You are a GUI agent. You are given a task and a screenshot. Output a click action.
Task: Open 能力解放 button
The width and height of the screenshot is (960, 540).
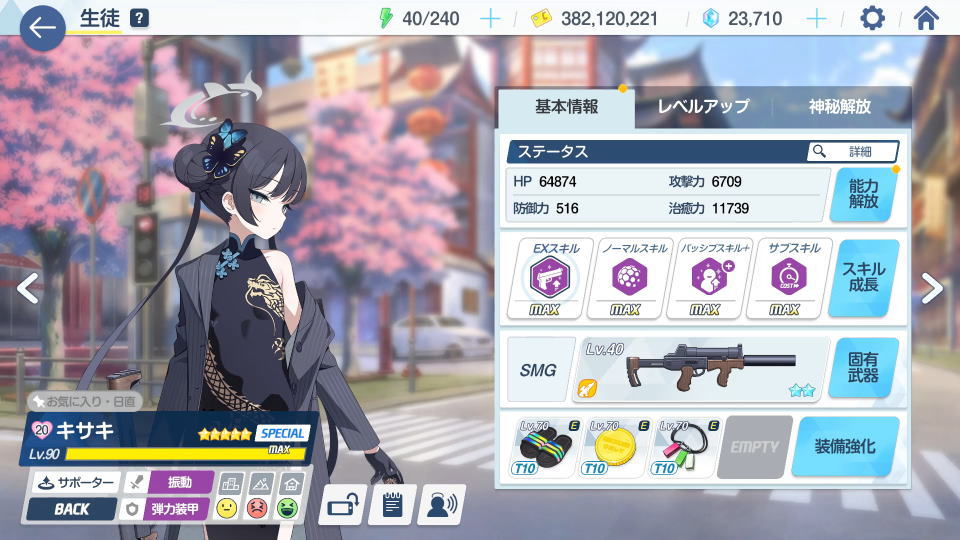pyautogui.click(x=863, y=194)
